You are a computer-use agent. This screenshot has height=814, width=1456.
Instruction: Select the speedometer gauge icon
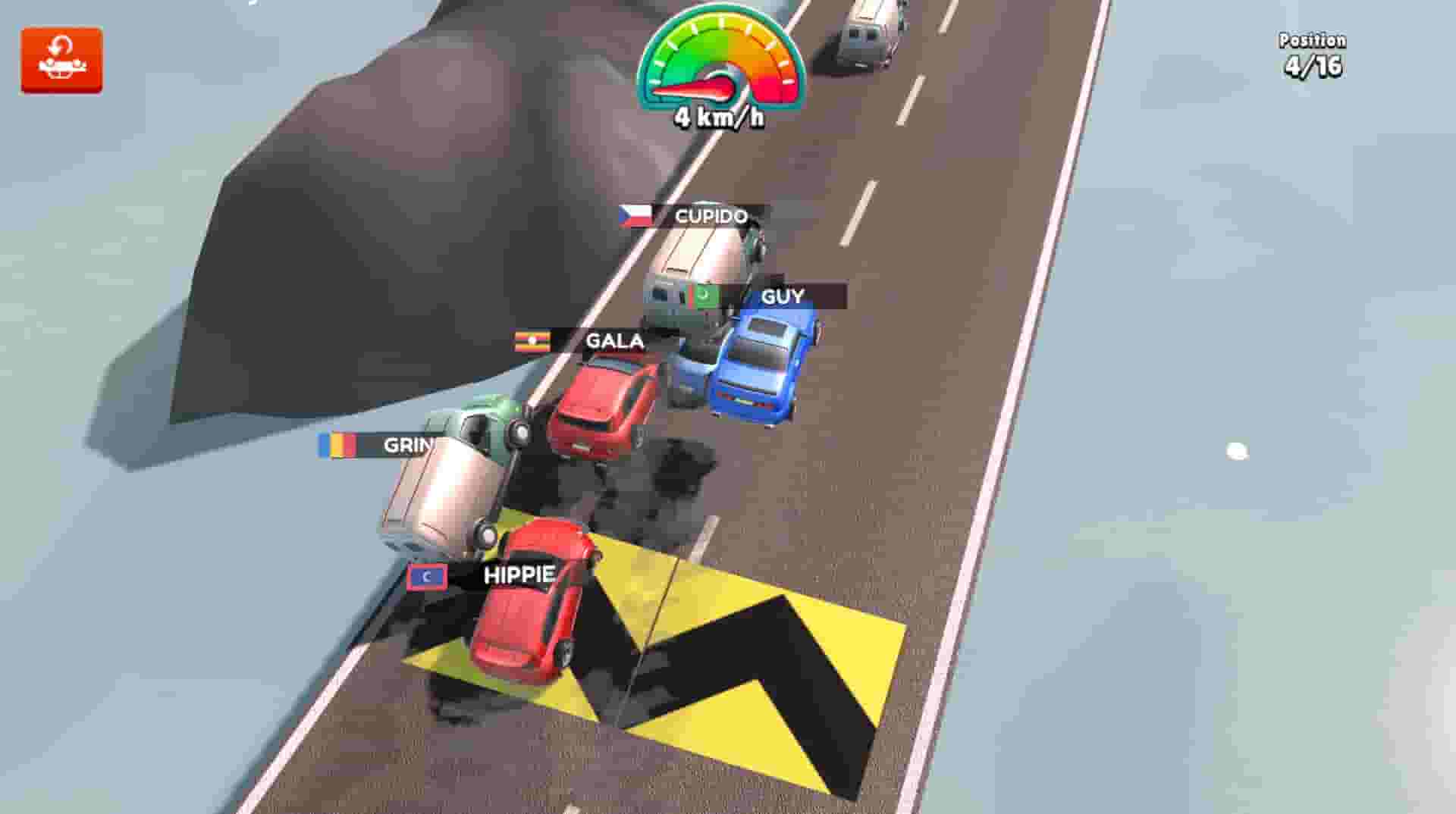pos(719,61)
